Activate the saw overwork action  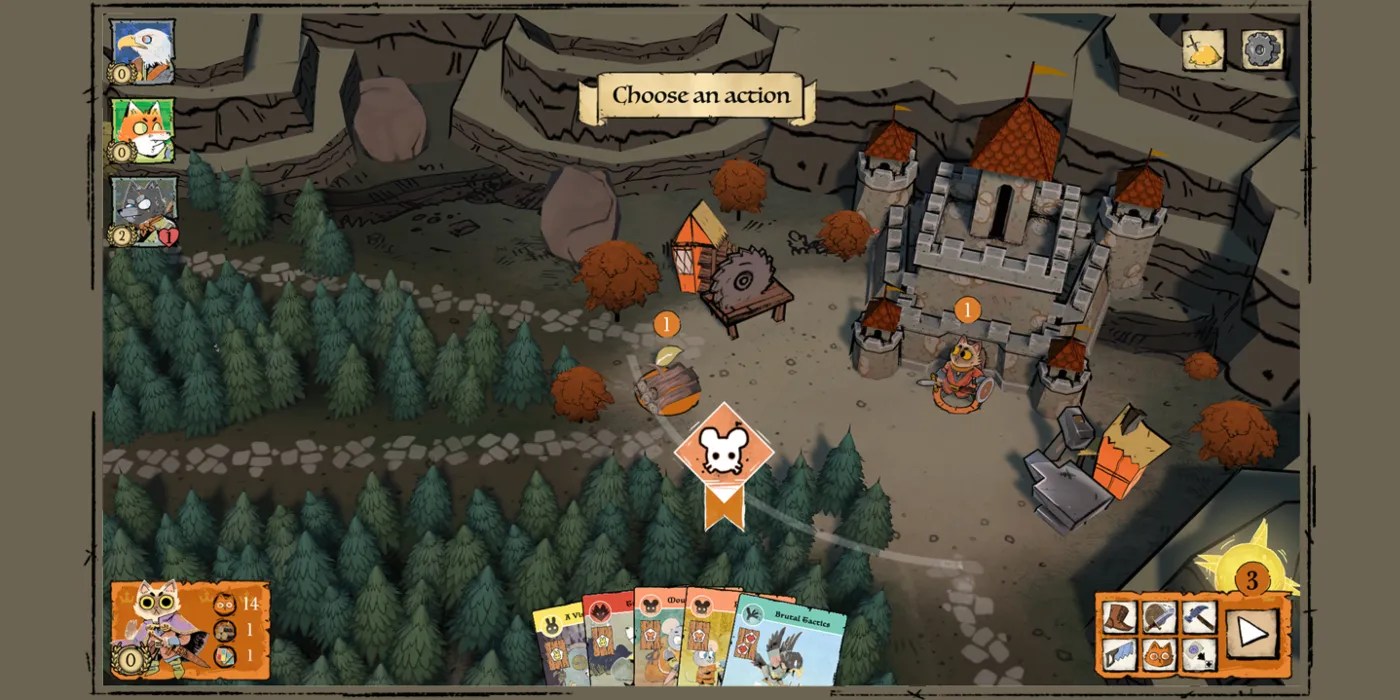pos(1121,655)
